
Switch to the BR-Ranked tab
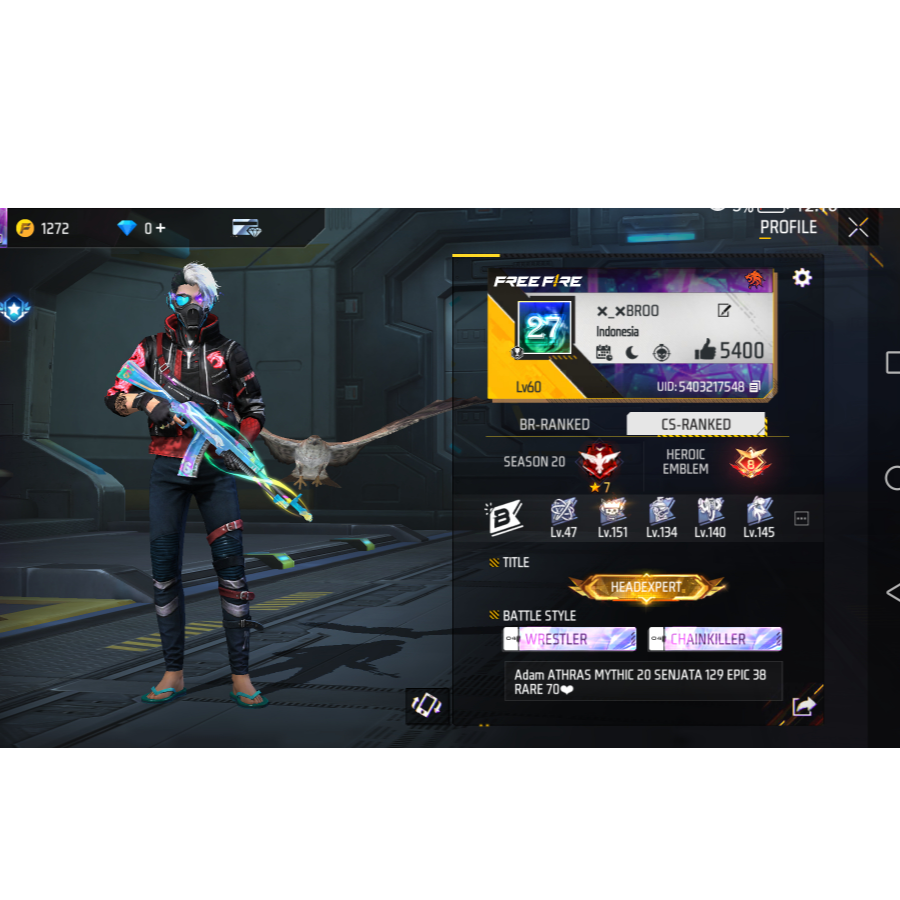pyautogui.click(x=554, y=424)
